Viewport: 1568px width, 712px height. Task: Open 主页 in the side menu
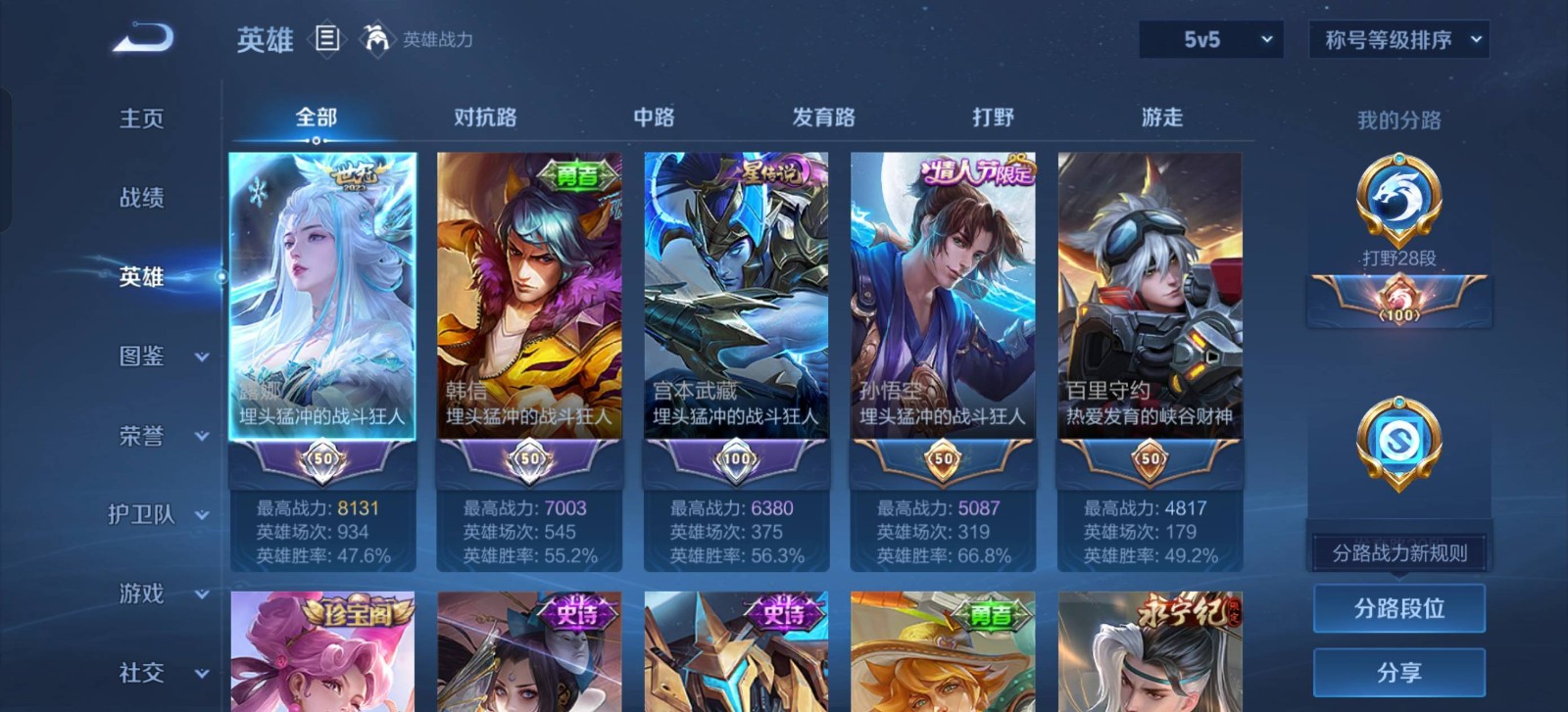coord(141,119)
